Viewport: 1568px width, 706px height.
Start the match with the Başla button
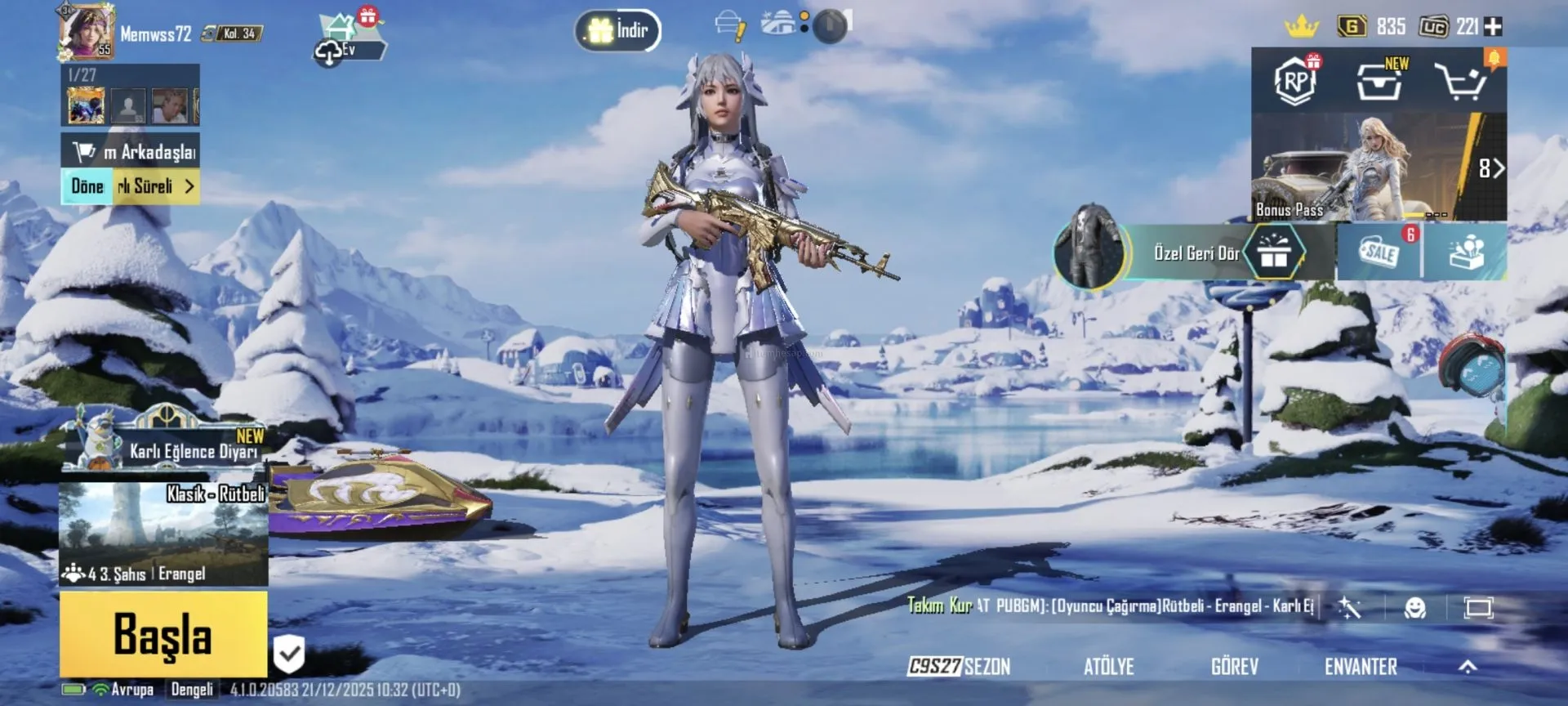tap(163, 634)
